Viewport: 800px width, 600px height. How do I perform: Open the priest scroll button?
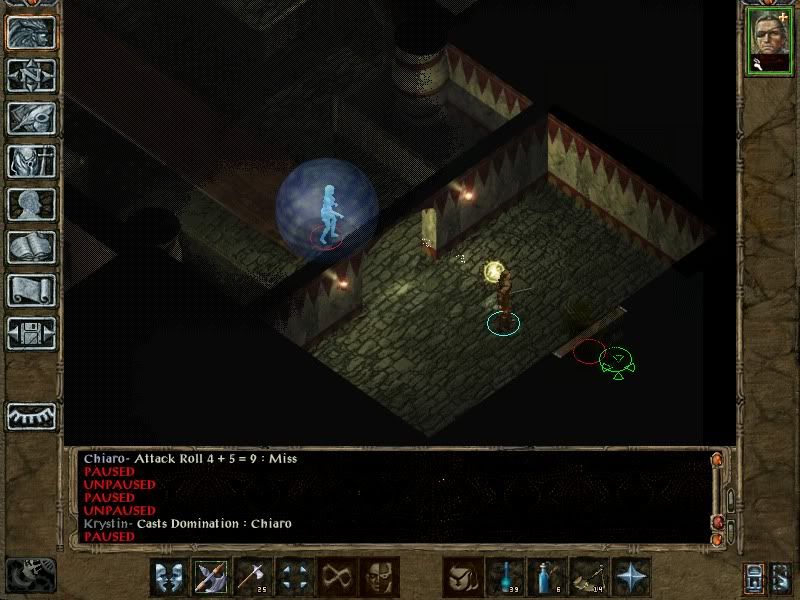click(31, 290)
